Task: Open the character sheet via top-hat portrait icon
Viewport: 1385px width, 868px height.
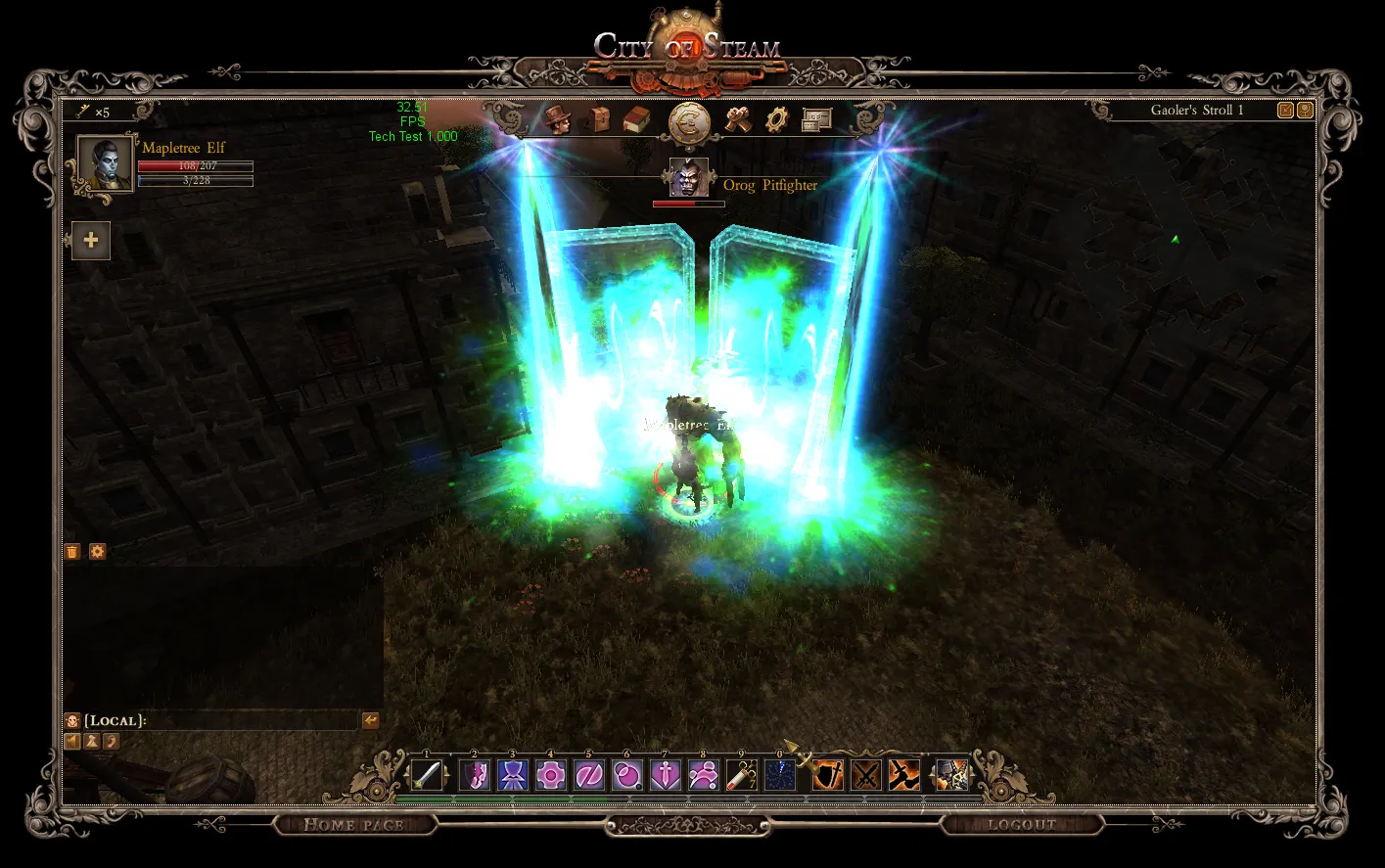Action: click(557, 119)
